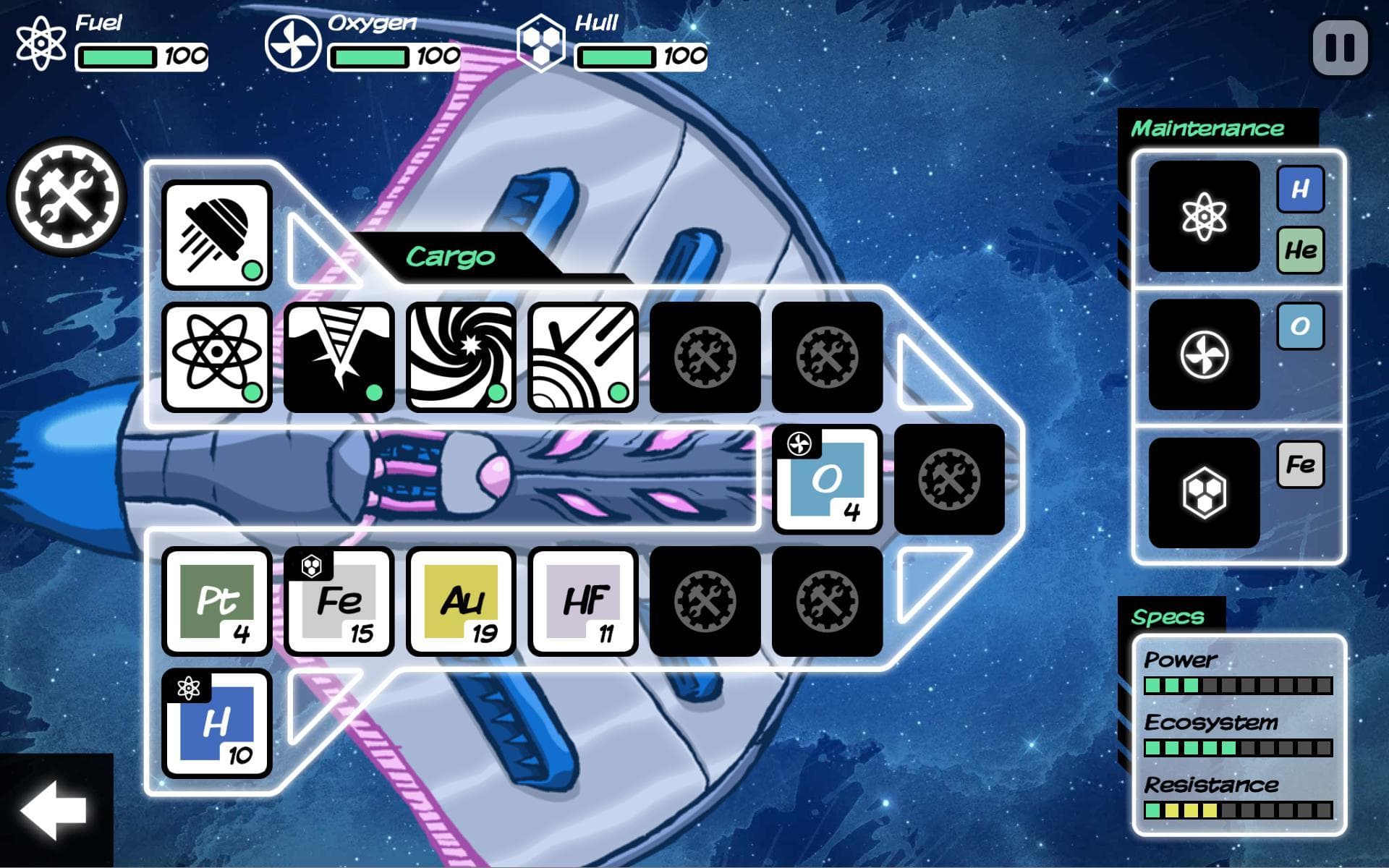Viewport: 1389px width, 868px height.
Task: Toggle the green indicator on the landing beam module
Action: (x=251, y=271)
